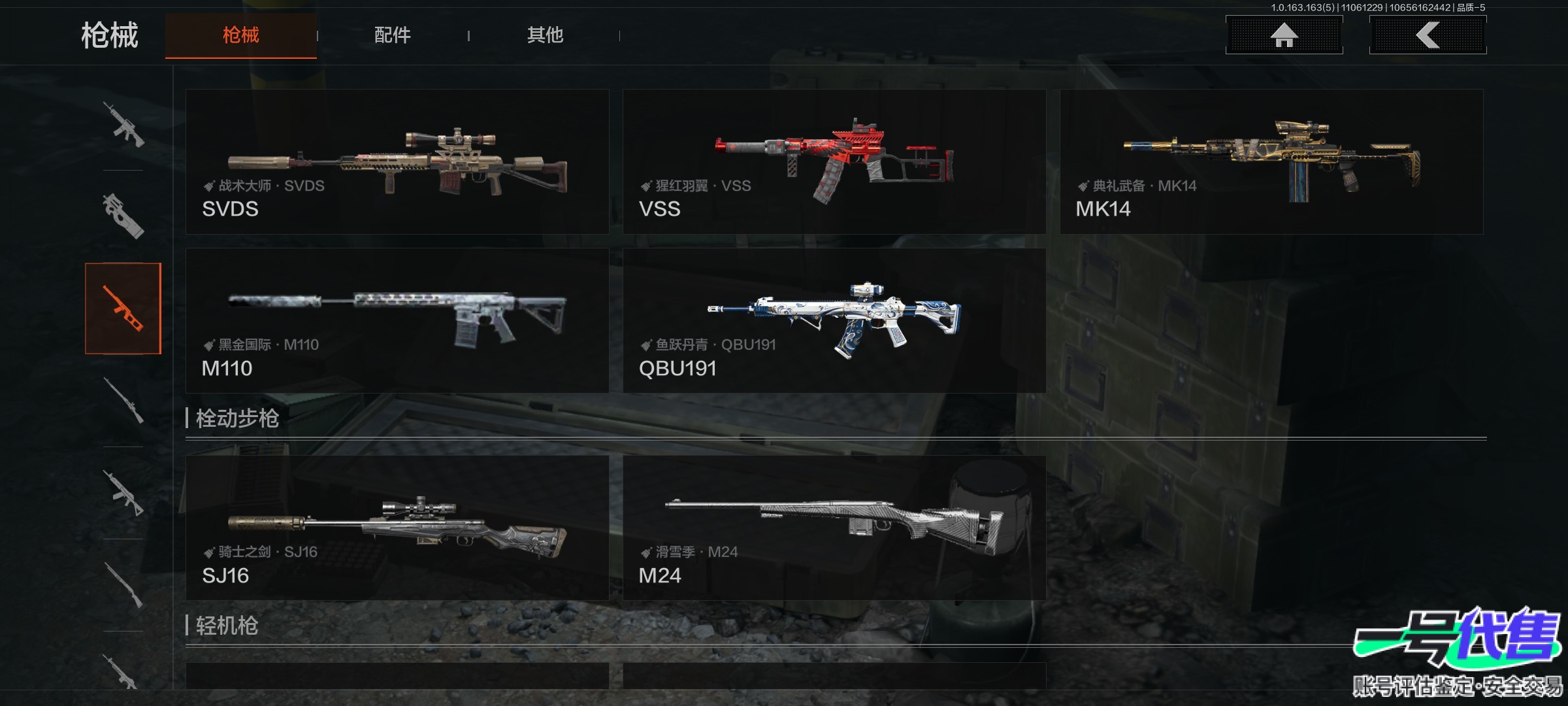Select the M110 weapon card

point(397,320)
